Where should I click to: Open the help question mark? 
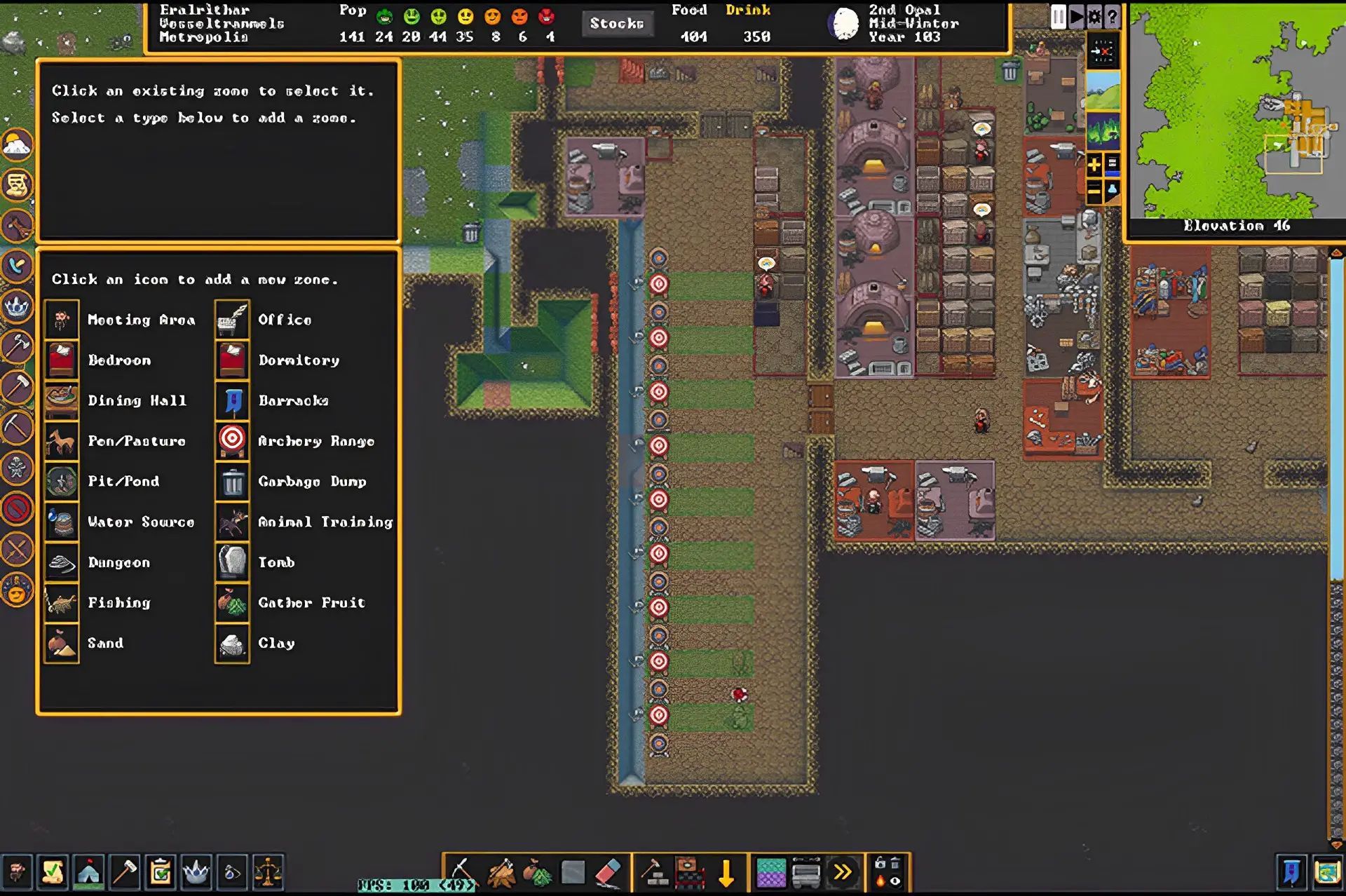tap(1112, 16)
